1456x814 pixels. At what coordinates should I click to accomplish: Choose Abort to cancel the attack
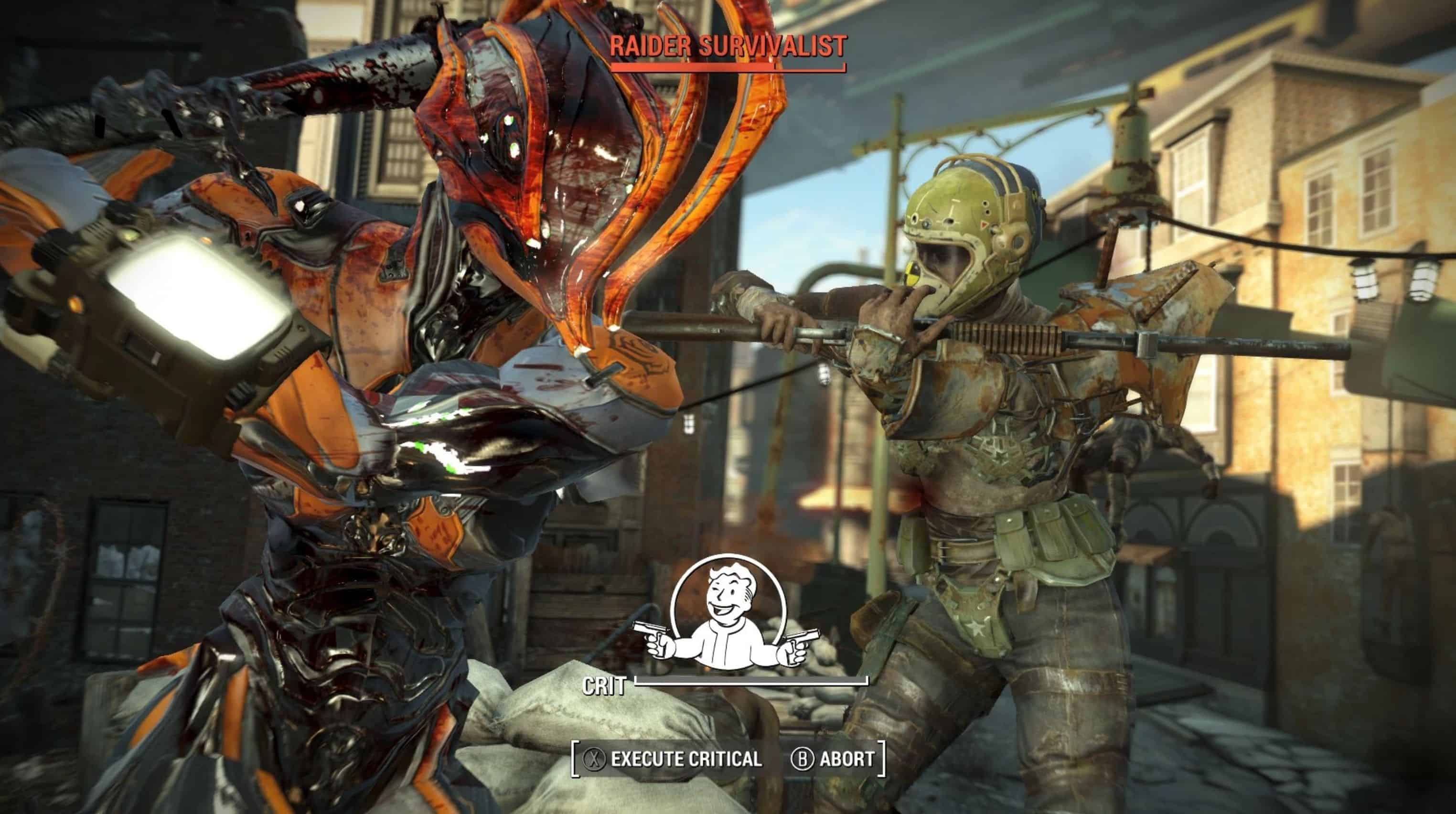pos(834,759)
